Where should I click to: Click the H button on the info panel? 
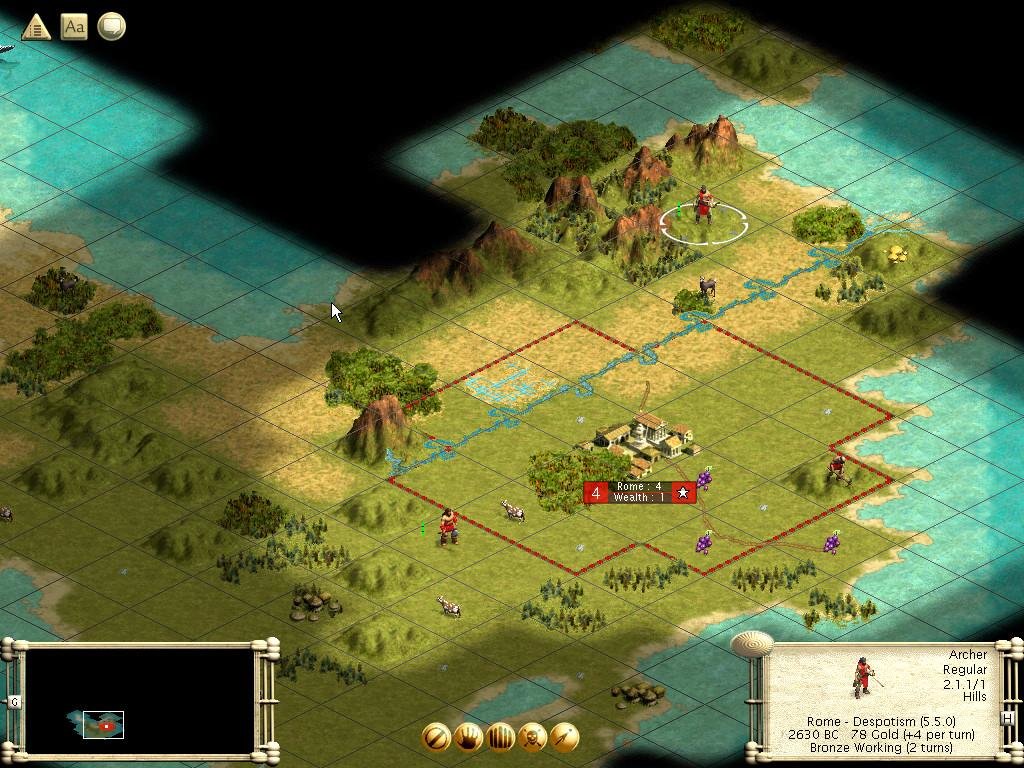click(x=1007, y=716)
